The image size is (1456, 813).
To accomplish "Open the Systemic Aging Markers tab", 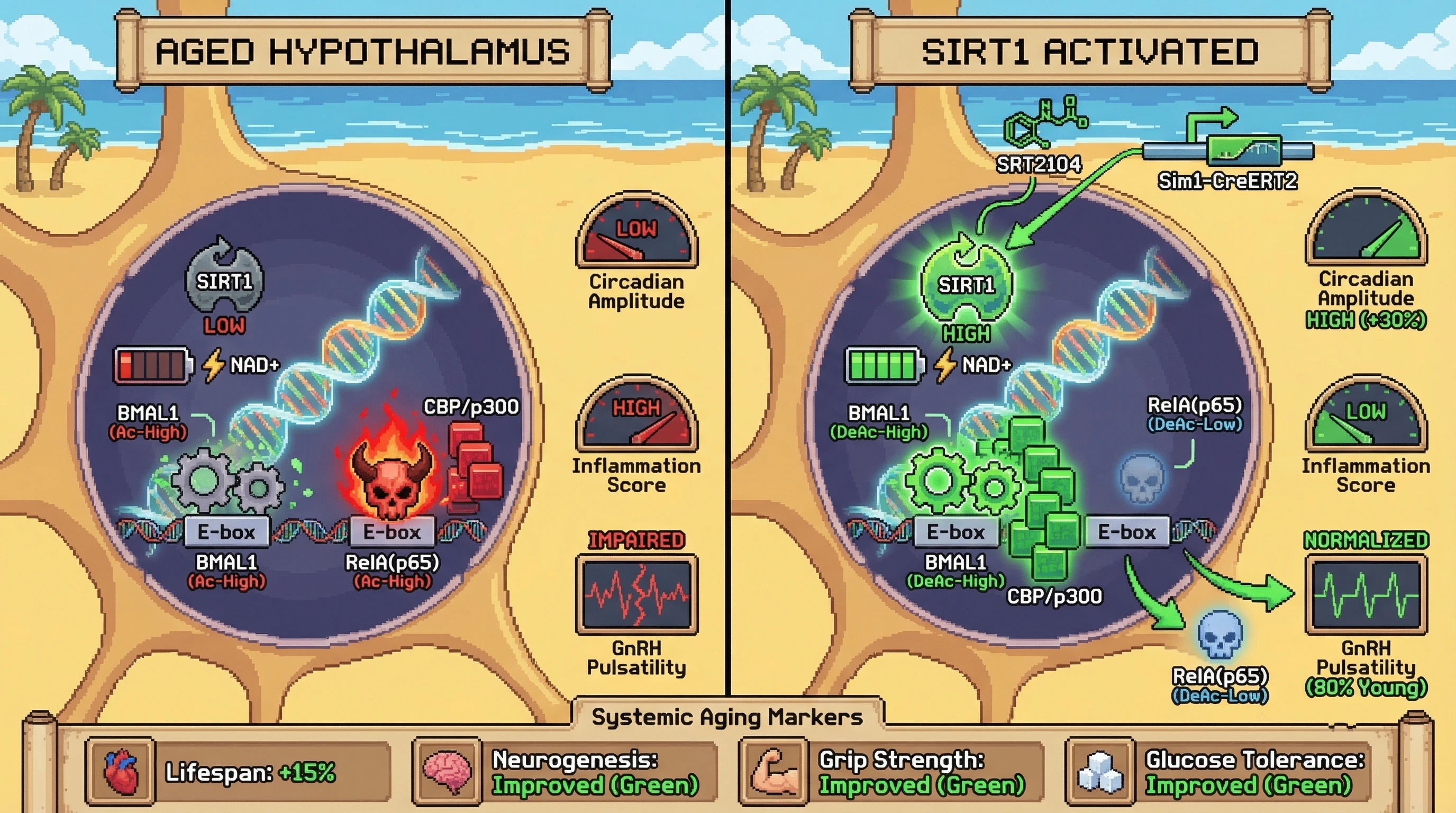I will point(727,717).
